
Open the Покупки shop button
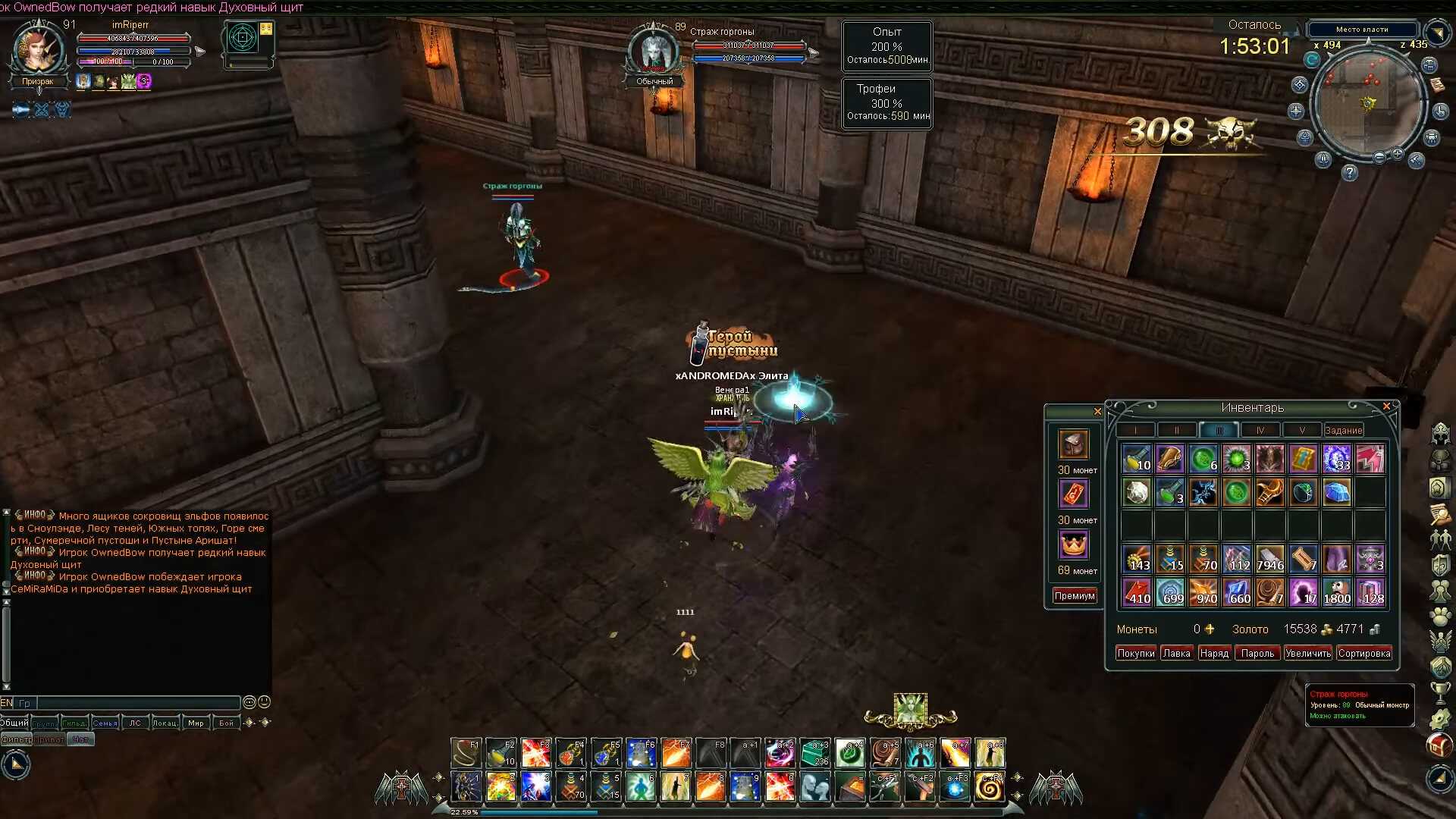click(x=1135, y=653)
